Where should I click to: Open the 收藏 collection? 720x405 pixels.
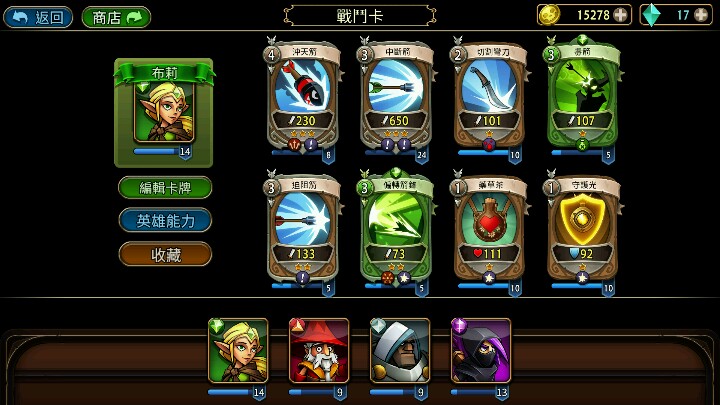coord(165,254)
